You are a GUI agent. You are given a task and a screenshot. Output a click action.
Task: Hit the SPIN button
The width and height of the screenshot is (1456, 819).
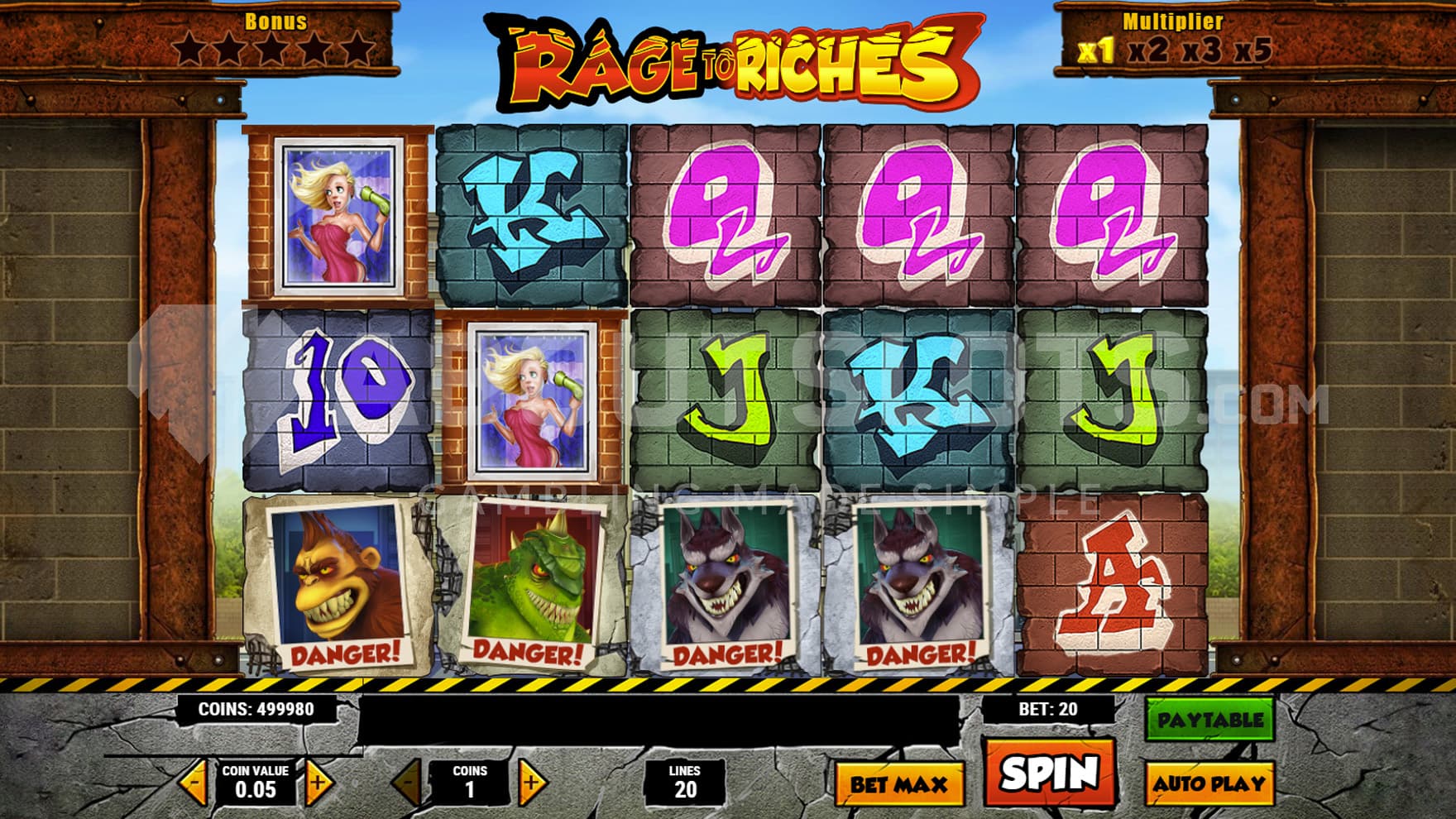pyautogui.click(x=1049, y=773)
